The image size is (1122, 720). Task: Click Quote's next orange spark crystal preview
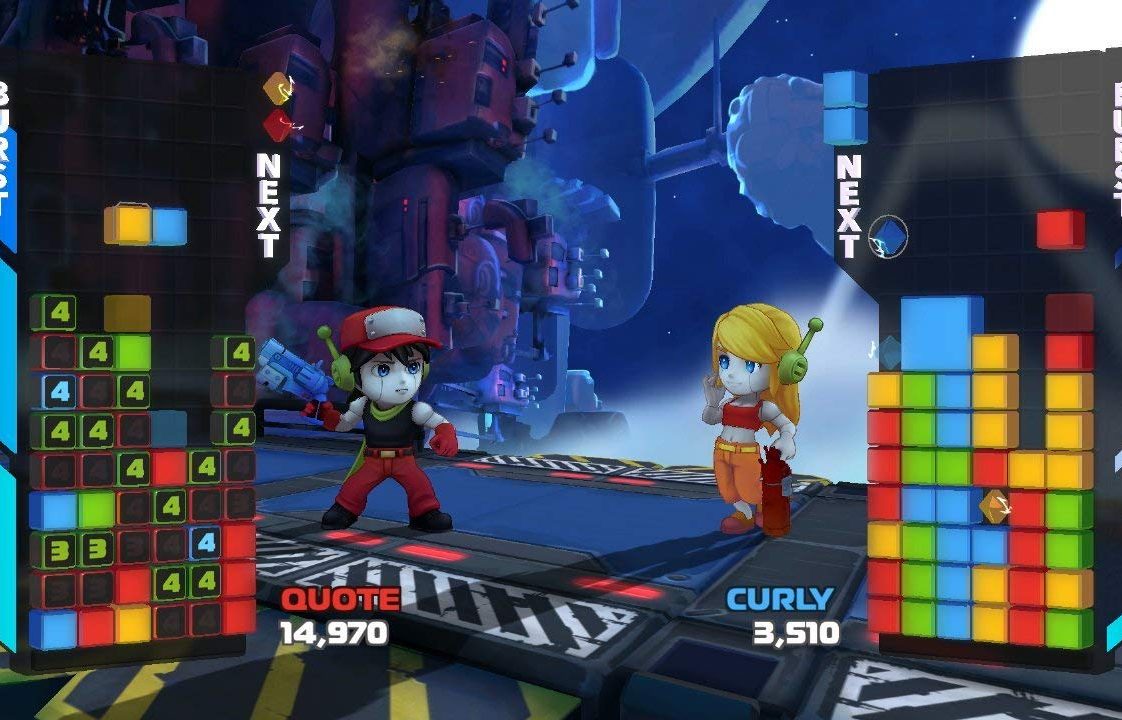tap(278, 89)
